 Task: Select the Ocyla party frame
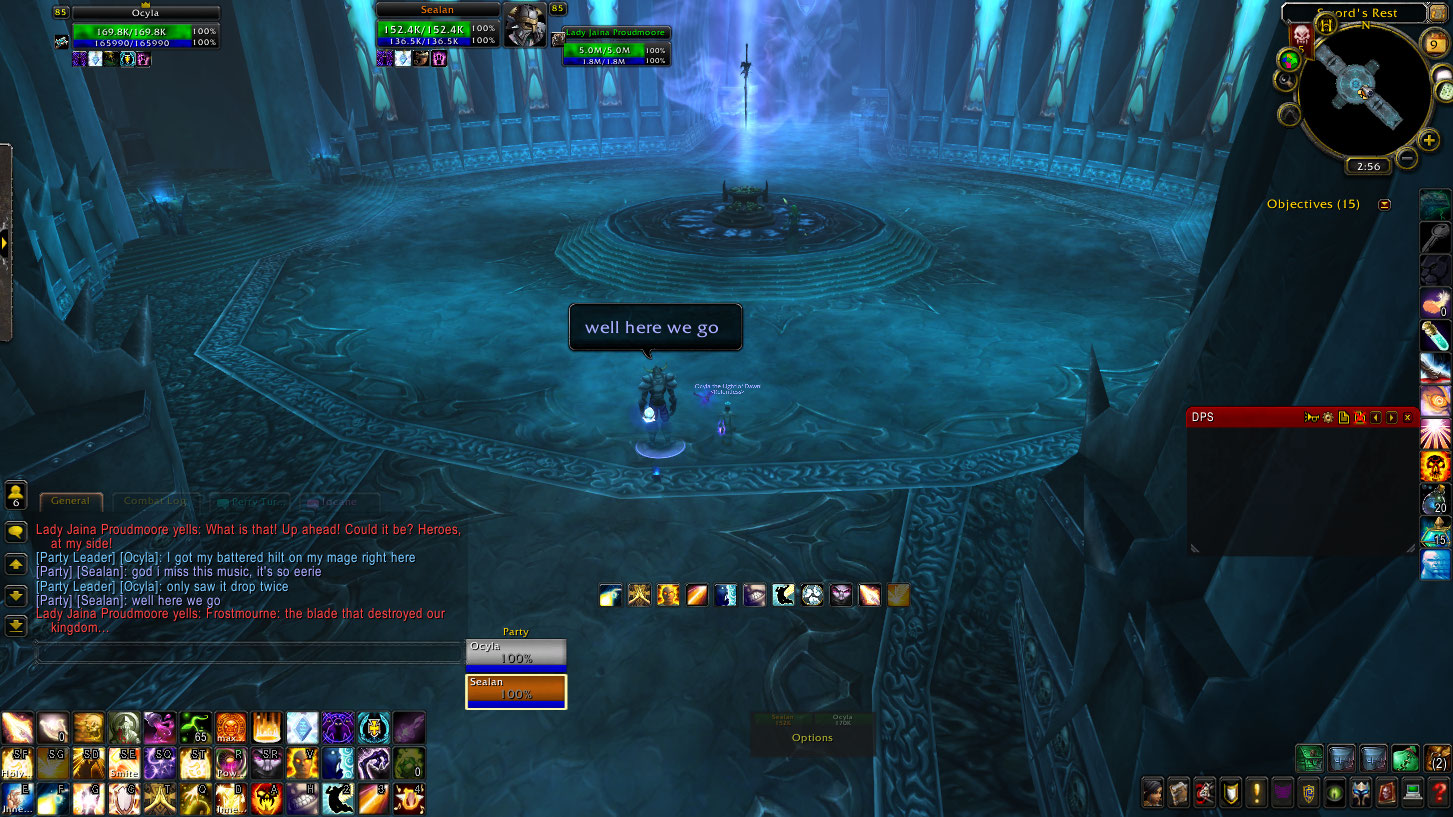[x=516, y=653]
